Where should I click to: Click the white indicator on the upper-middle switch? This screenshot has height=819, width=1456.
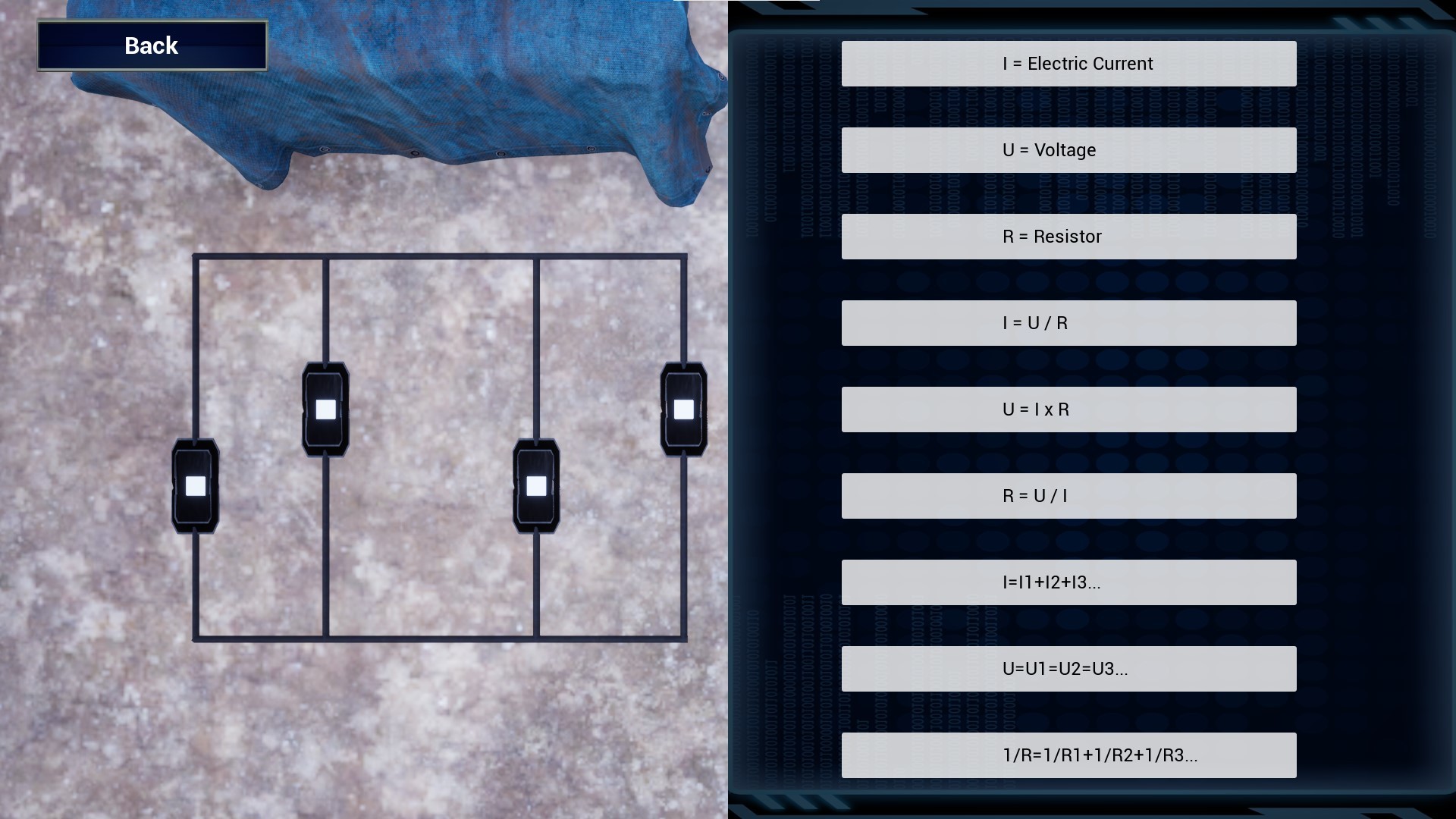click(x=326, y=409)
